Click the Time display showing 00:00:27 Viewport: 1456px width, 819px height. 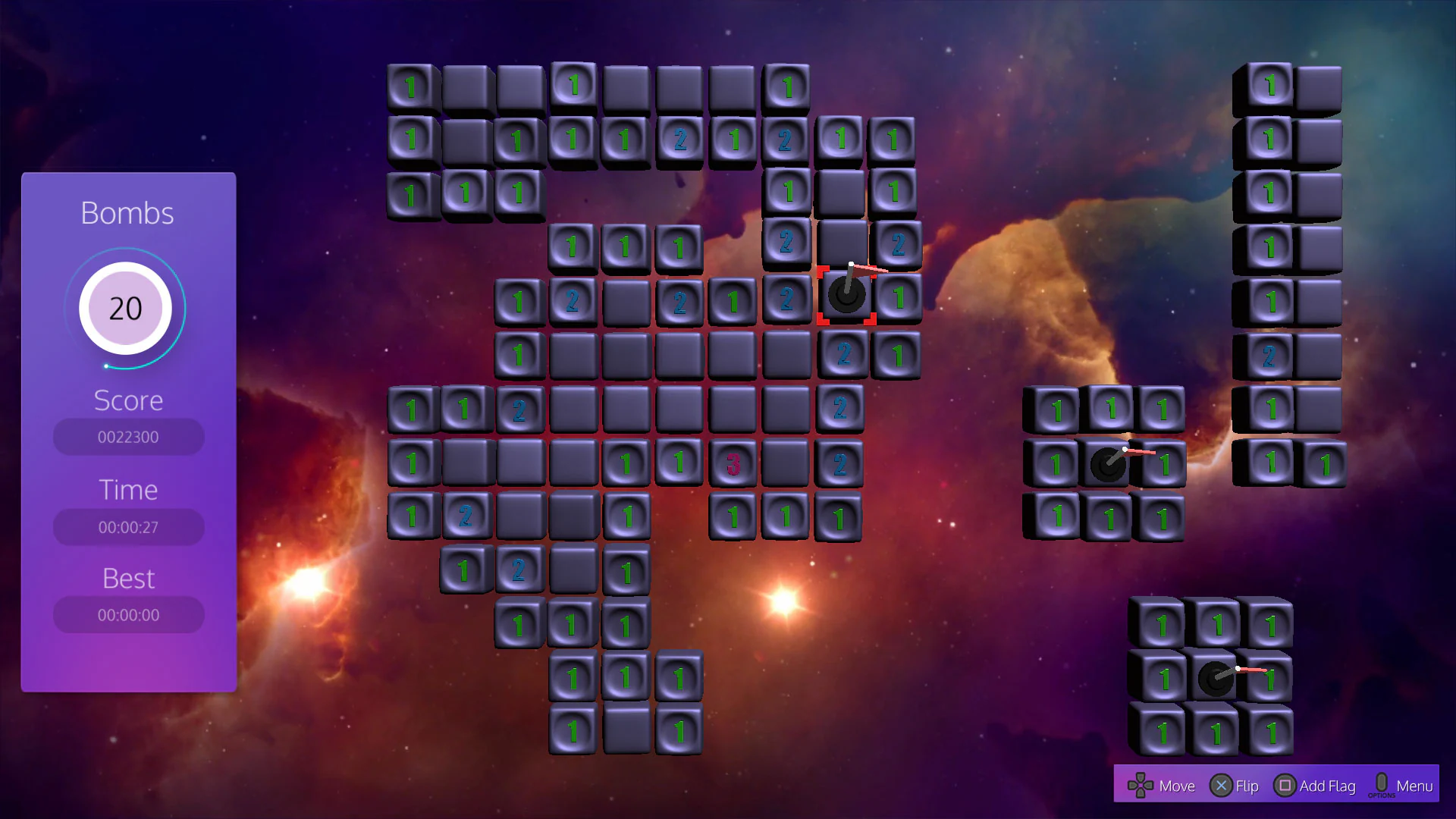127,526
